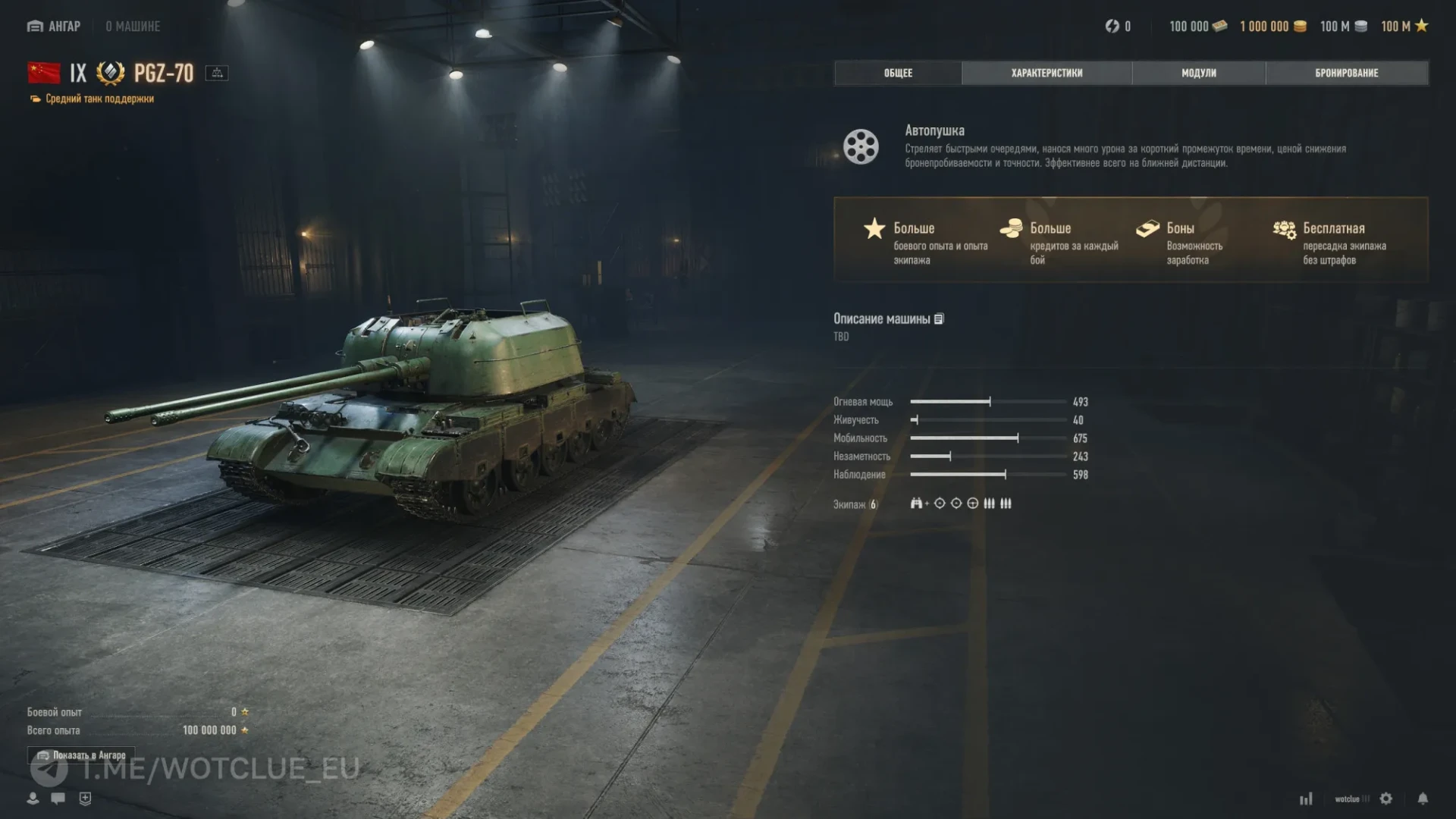The height and width of the screenshot is (819, 1456).
Task: Click the 100 M star experience balance
Action: tap(1404, 27)
